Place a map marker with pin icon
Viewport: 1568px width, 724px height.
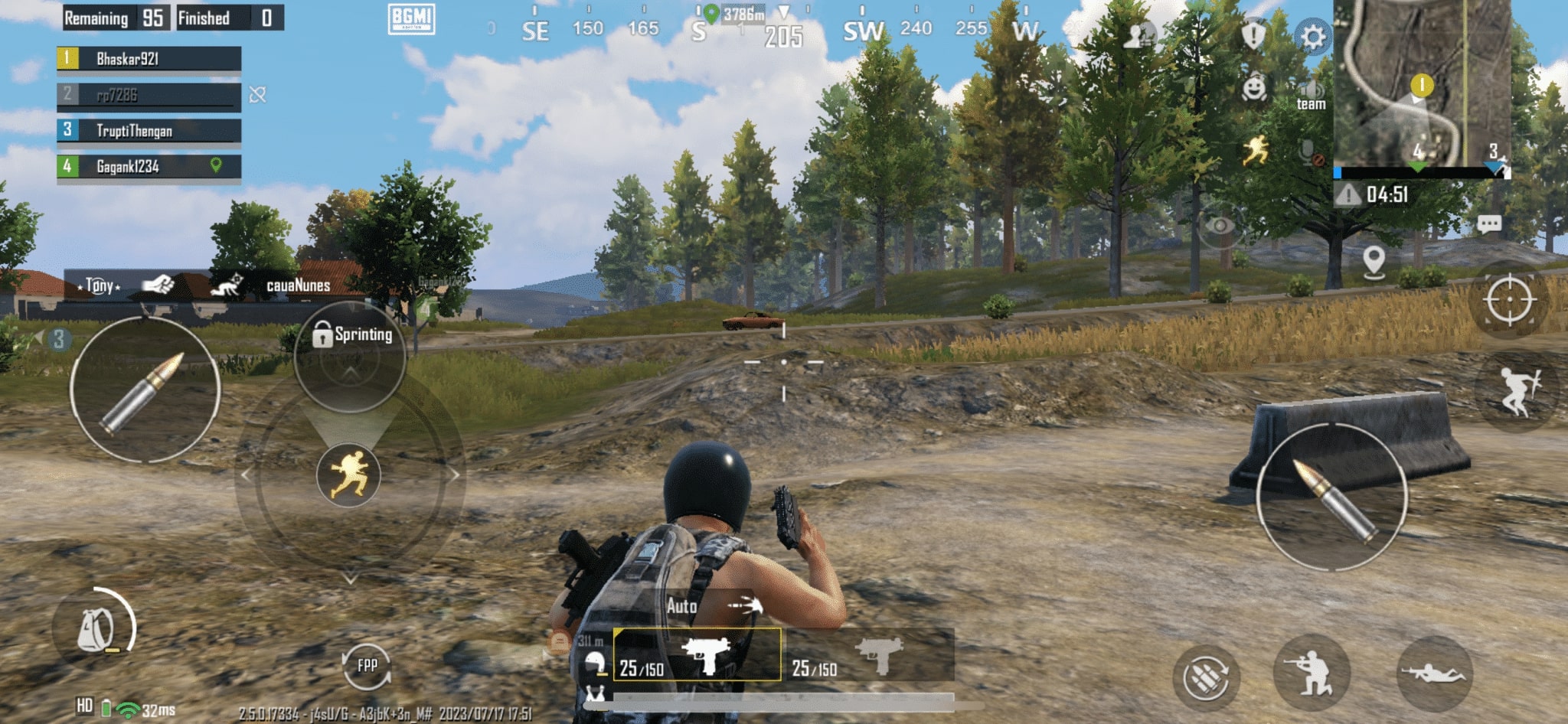1374,261
